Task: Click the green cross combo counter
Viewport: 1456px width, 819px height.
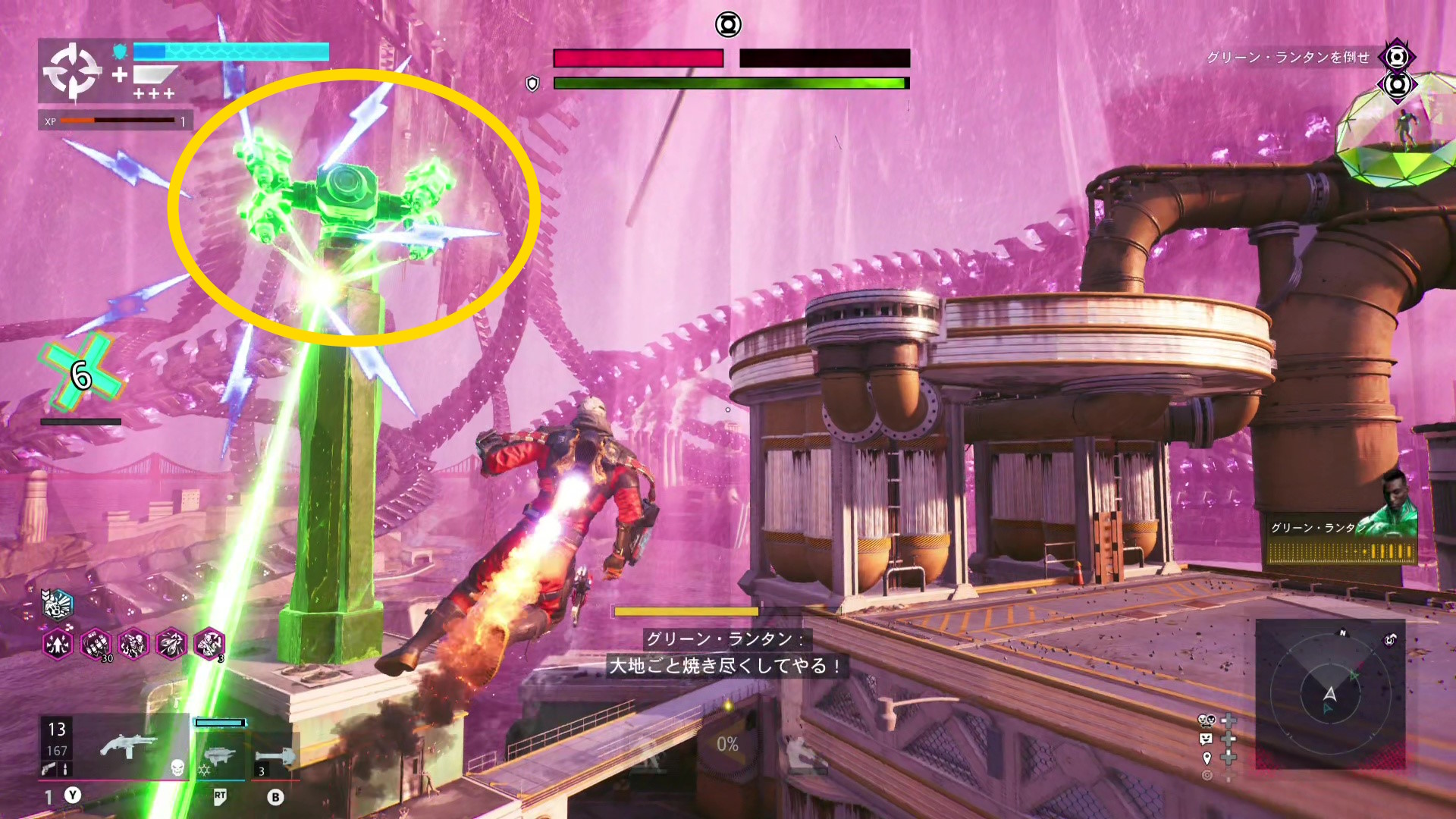Action: [81, 375]
